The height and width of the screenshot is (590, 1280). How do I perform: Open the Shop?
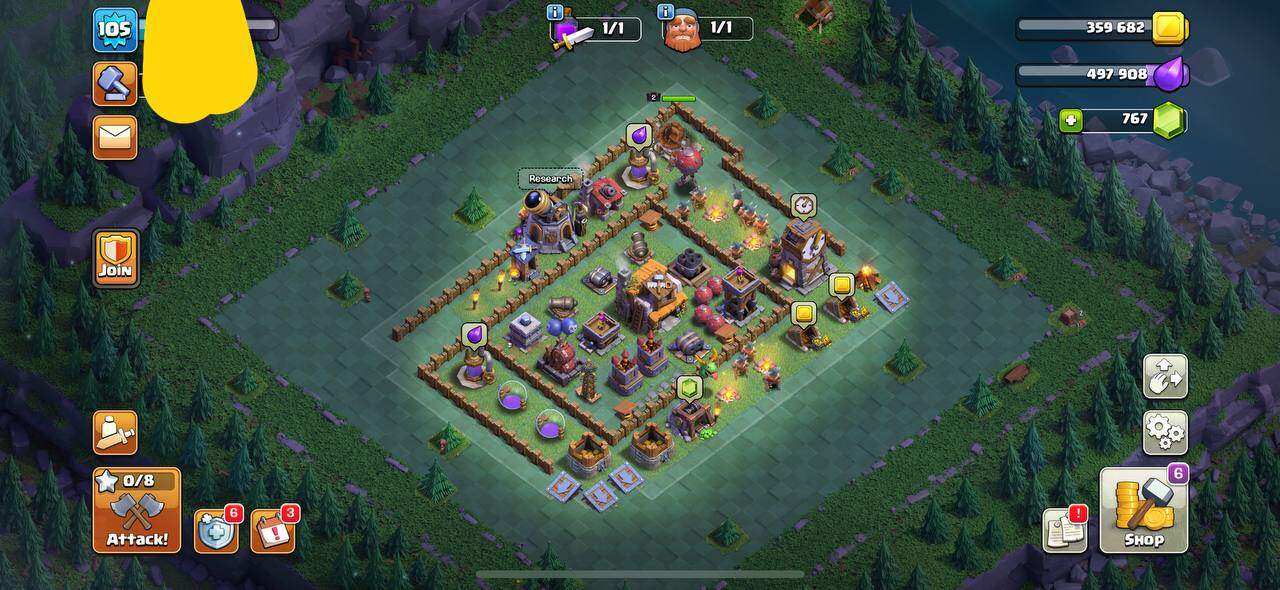(x=1144, y=510)
